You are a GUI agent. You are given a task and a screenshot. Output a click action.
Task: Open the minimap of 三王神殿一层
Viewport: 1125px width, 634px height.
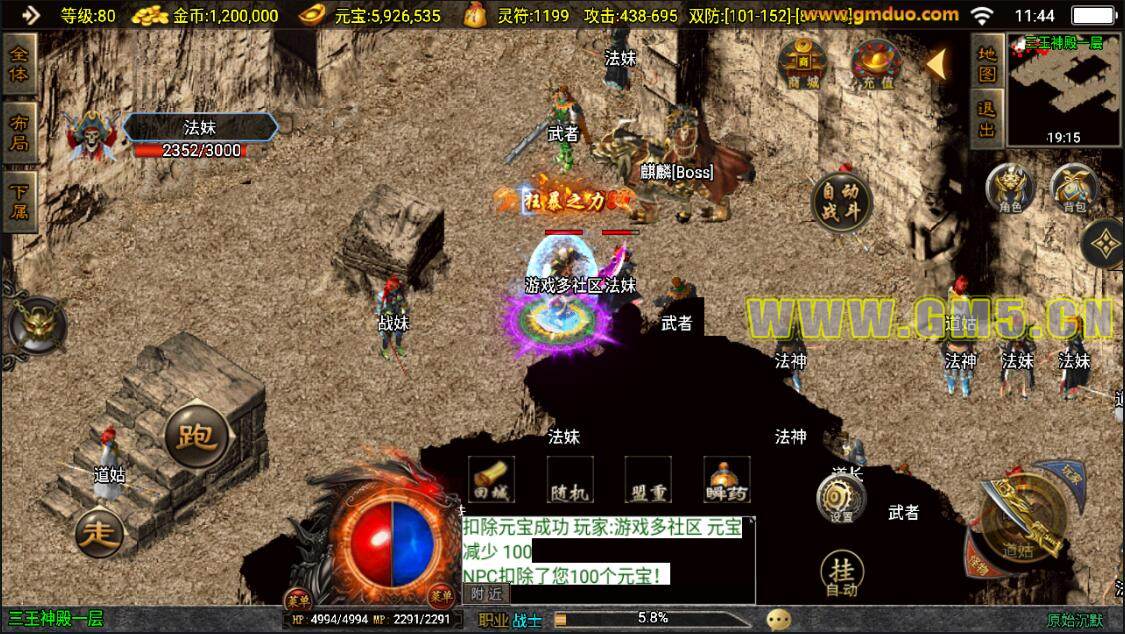click(1063, 86)
